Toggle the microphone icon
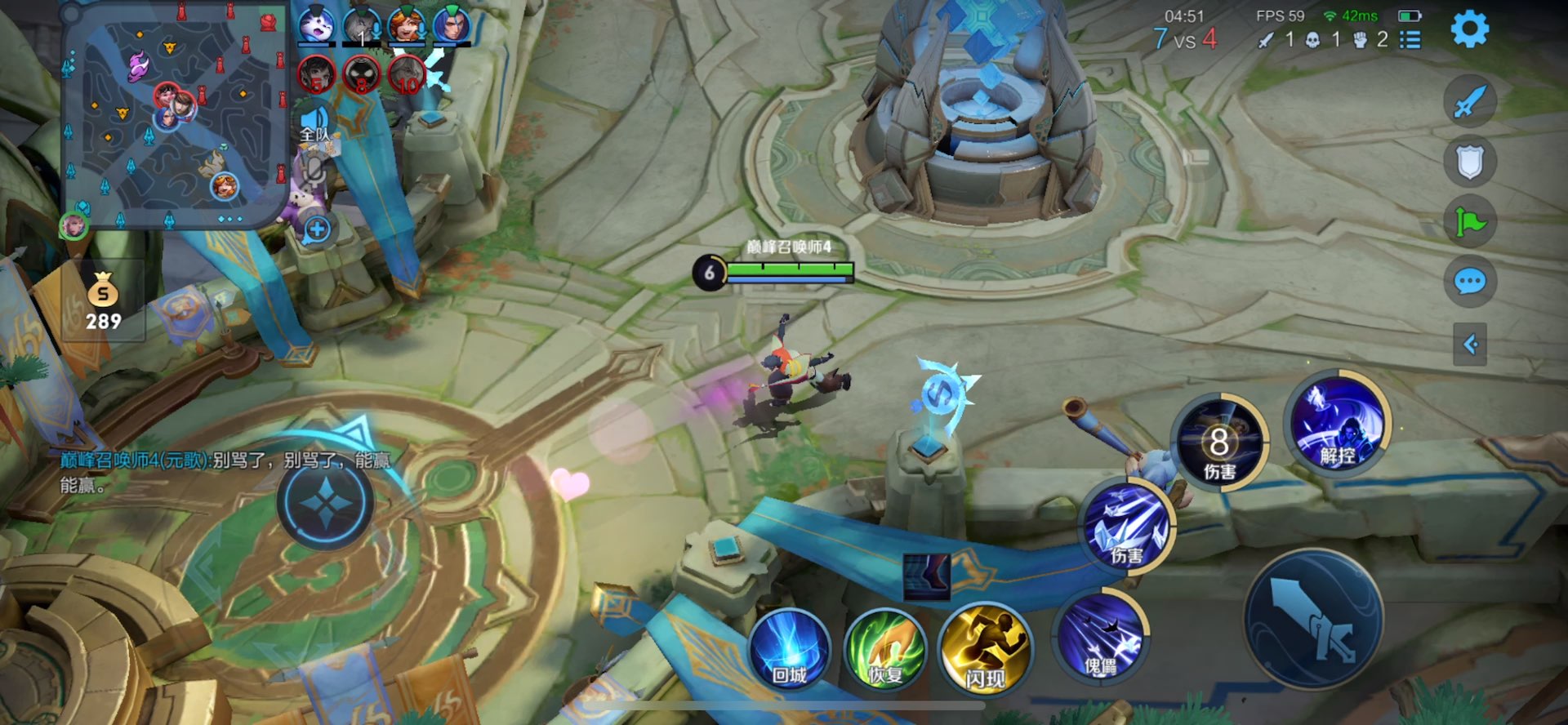The width and height of the screenshot is (1568, 725). (315, 171)
